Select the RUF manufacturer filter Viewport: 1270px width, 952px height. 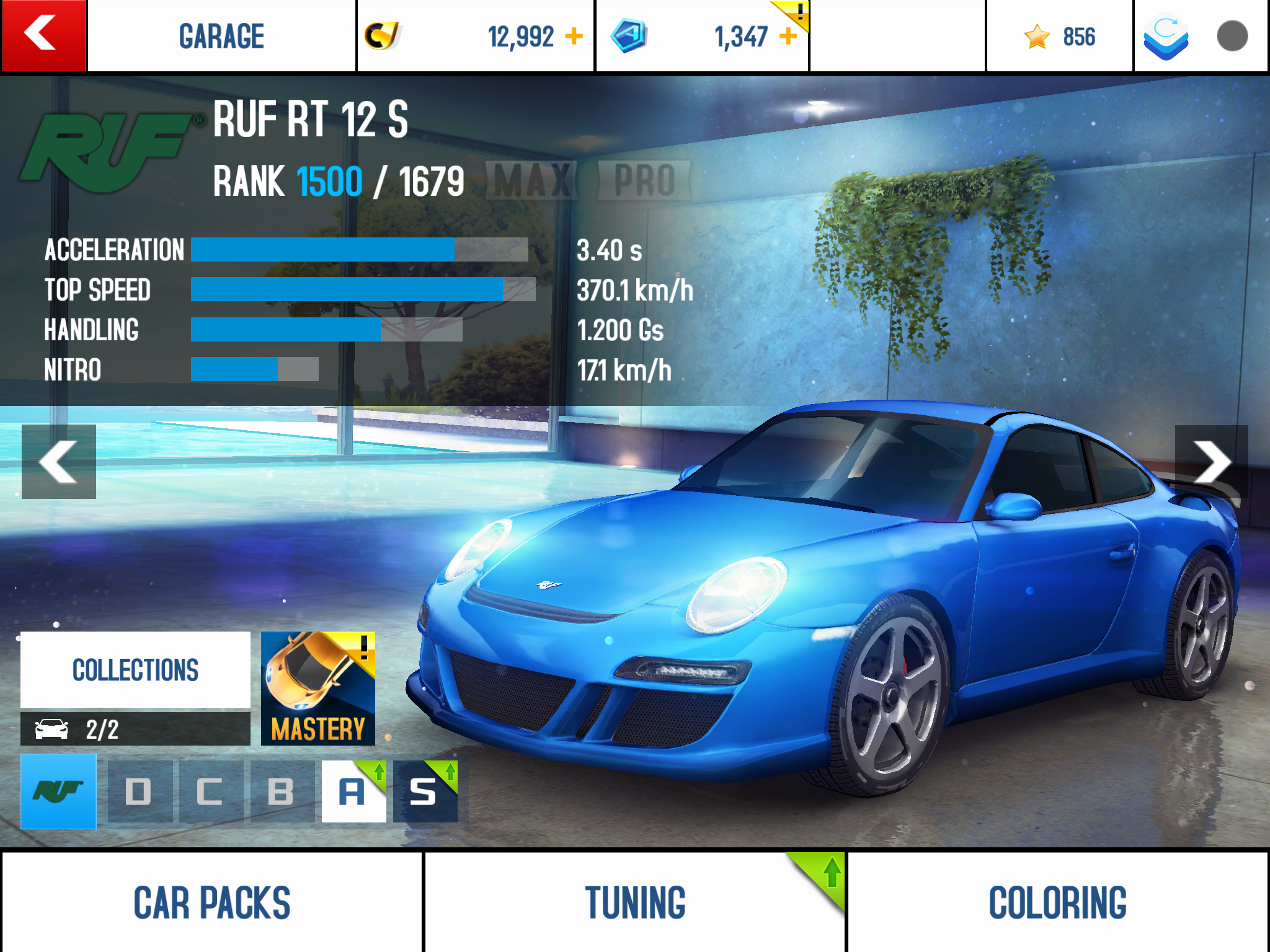[58, 791]
